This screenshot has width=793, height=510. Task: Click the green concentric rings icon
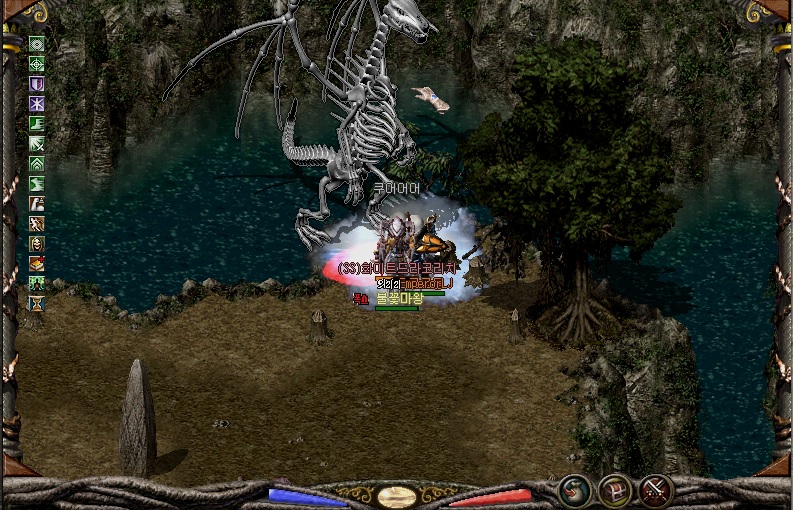coord(37,44)
